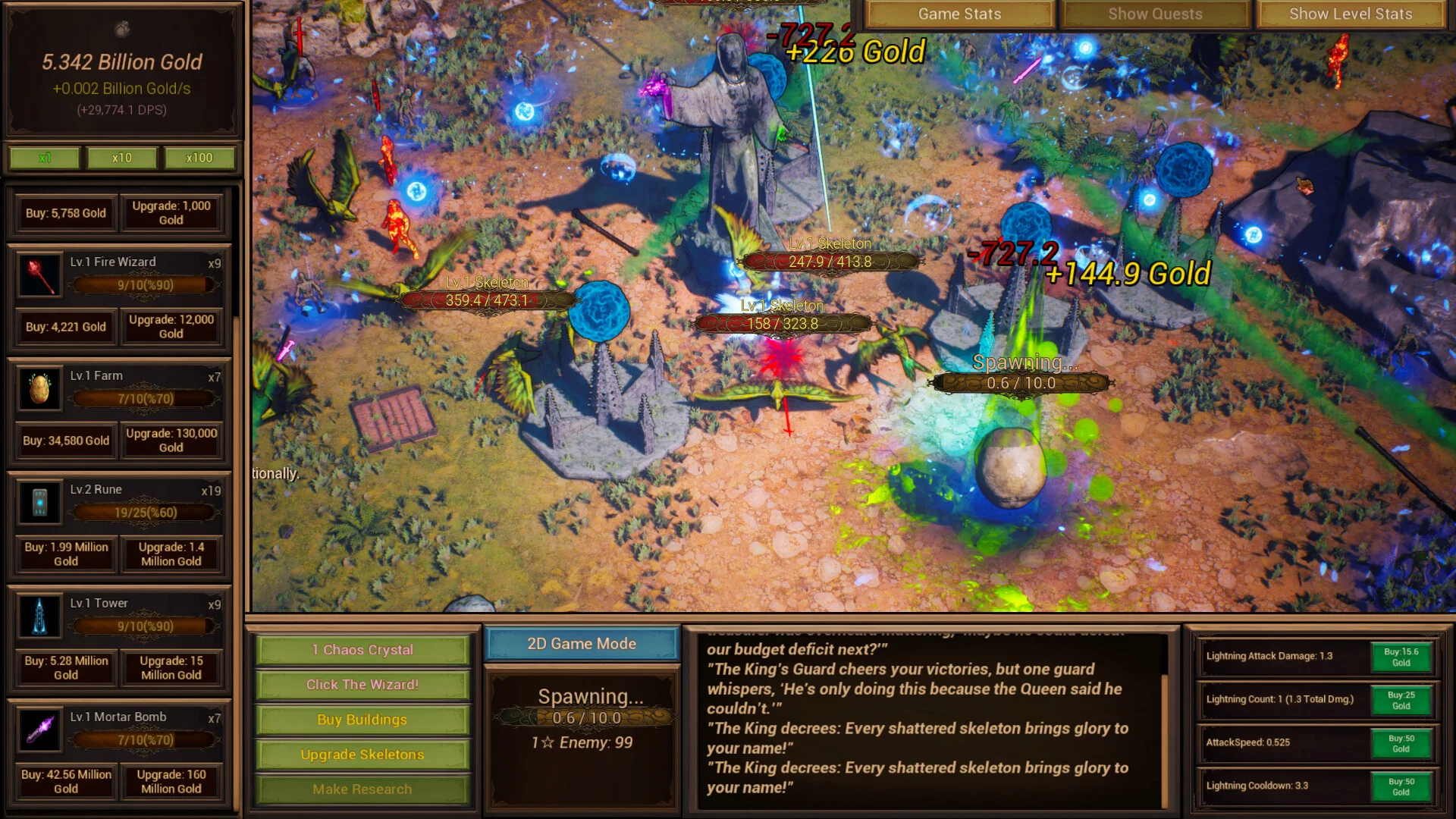Click the Chaos Crystal button
The height and width of the screenshot is (819, 1456).
coord(362,650)
